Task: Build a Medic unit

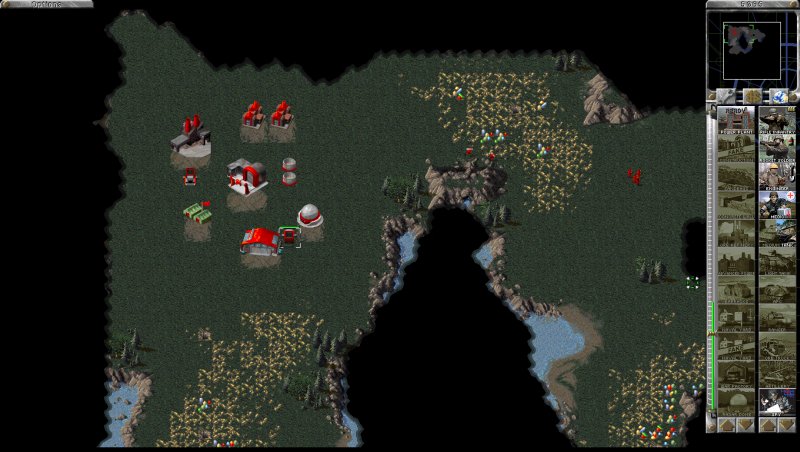Action: click(x=777, y=204)
